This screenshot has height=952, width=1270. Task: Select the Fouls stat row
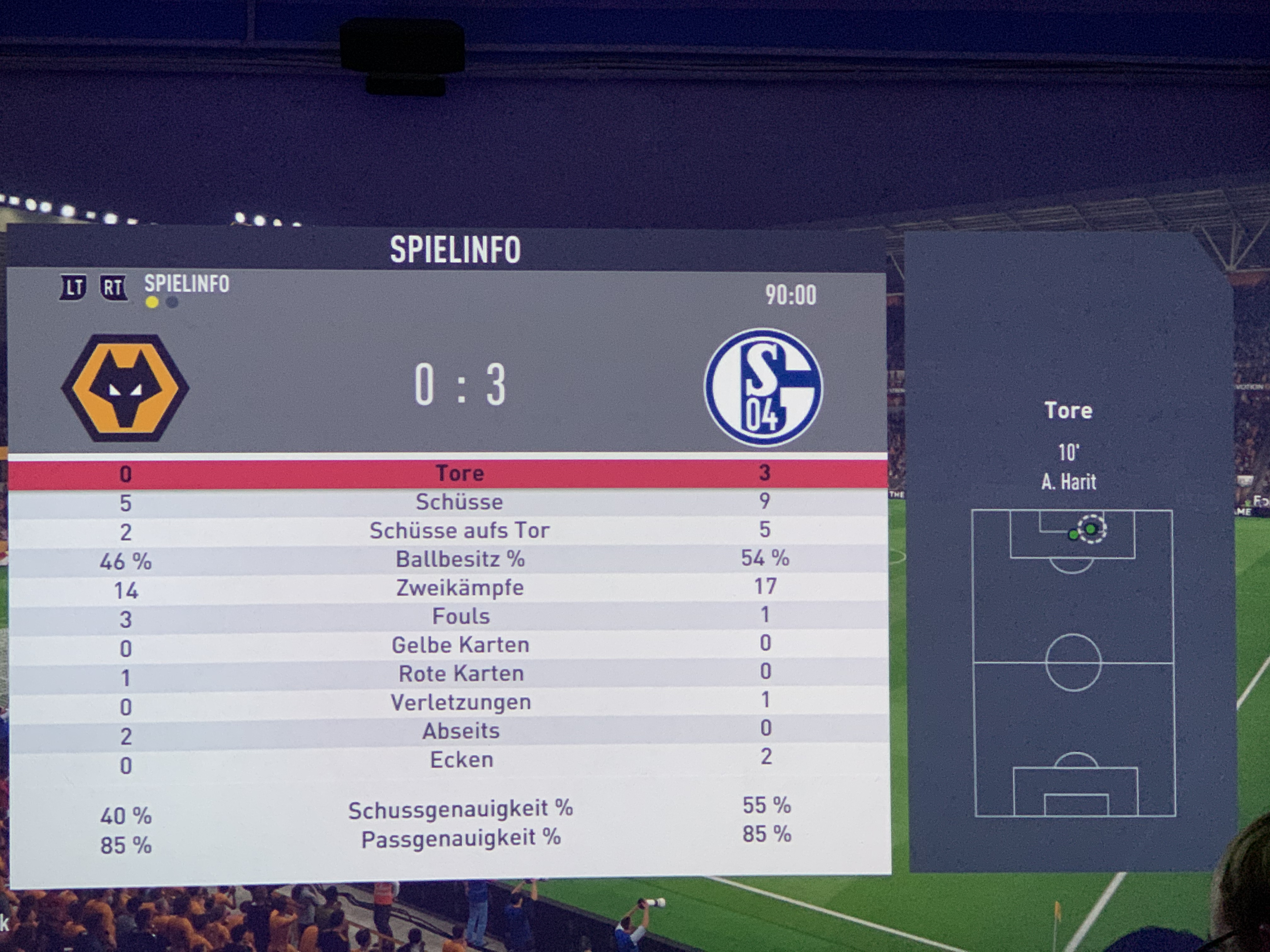click(461, 616)
